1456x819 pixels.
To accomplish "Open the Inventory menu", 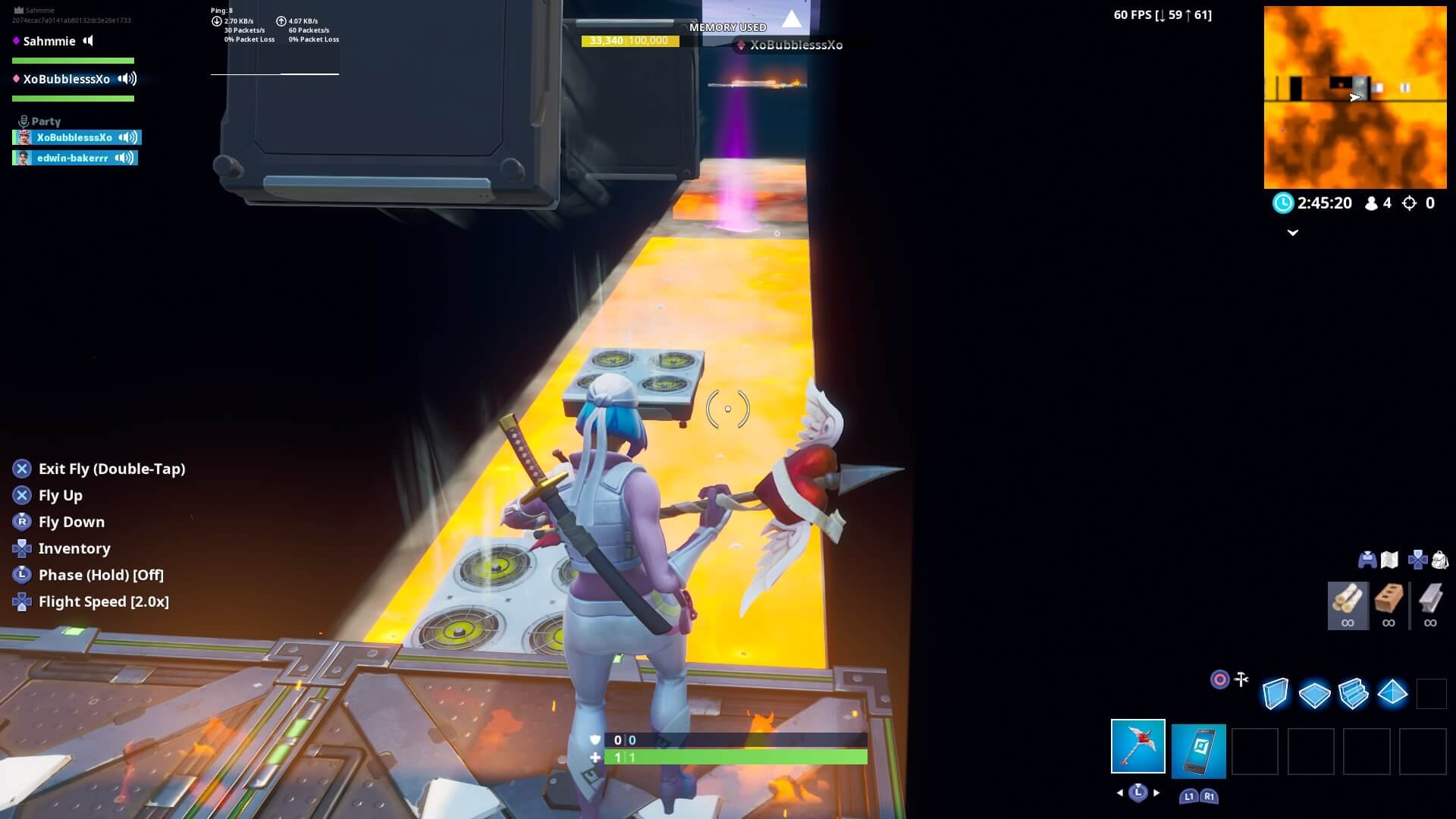I will tap(74, 548).
